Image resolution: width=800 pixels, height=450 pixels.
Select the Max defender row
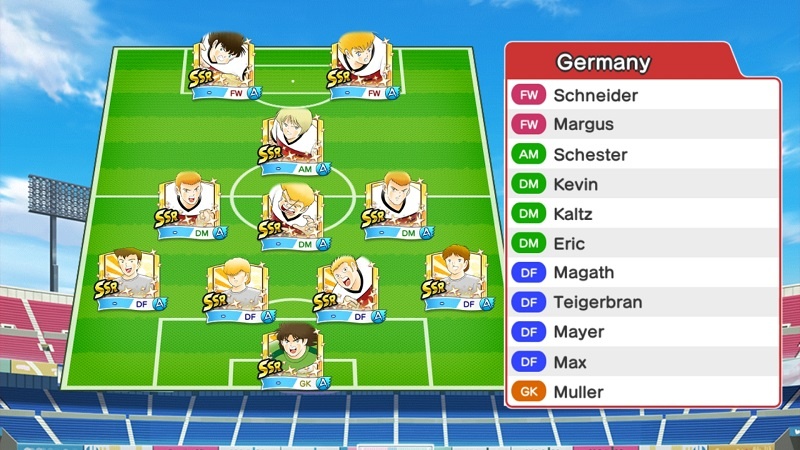641,362
